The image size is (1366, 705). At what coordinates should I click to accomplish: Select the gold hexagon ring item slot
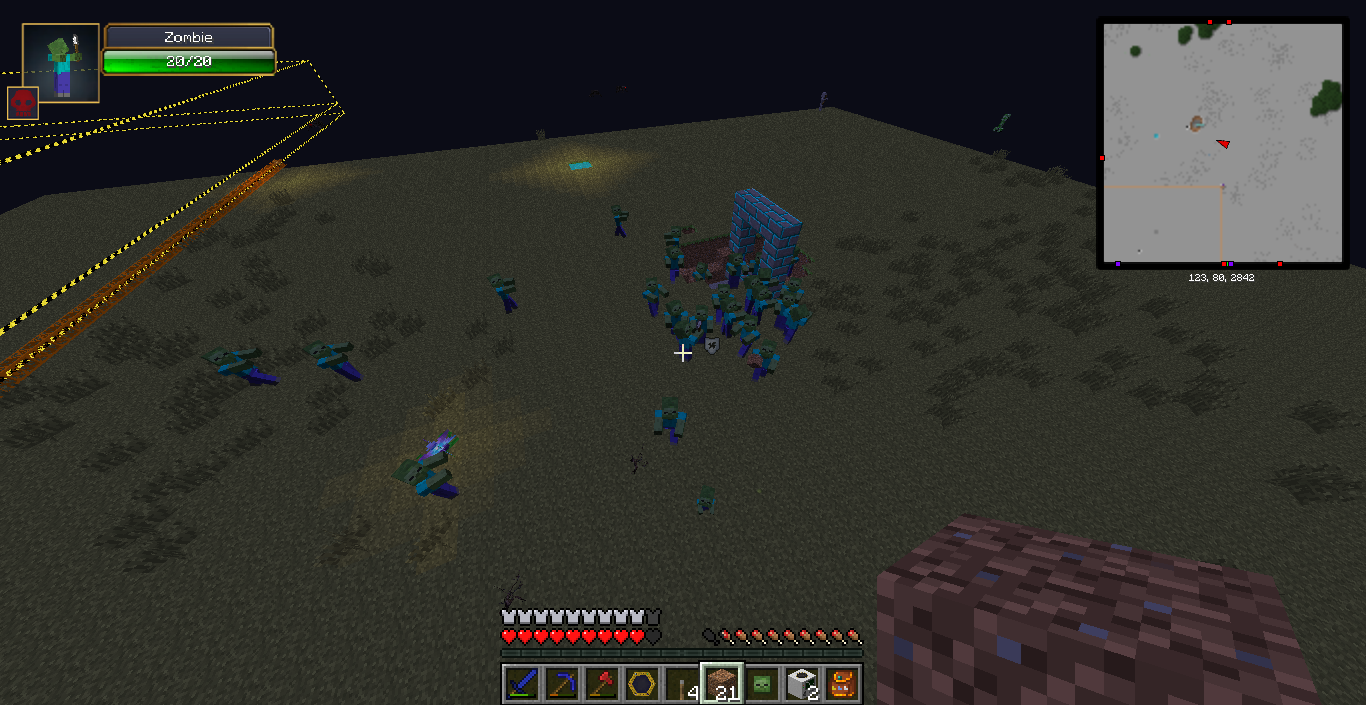[x=641, y=684]
